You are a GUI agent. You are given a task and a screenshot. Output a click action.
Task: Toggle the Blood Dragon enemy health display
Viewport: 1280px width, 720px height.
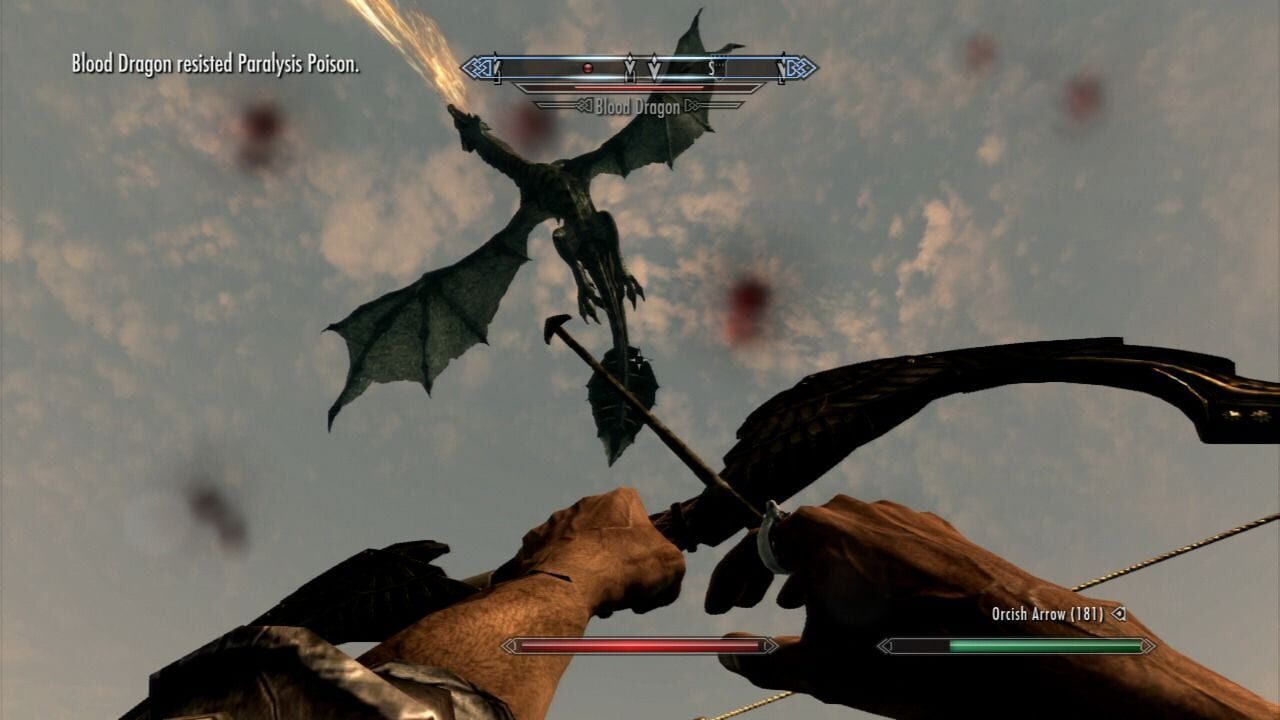click(640, 88)
